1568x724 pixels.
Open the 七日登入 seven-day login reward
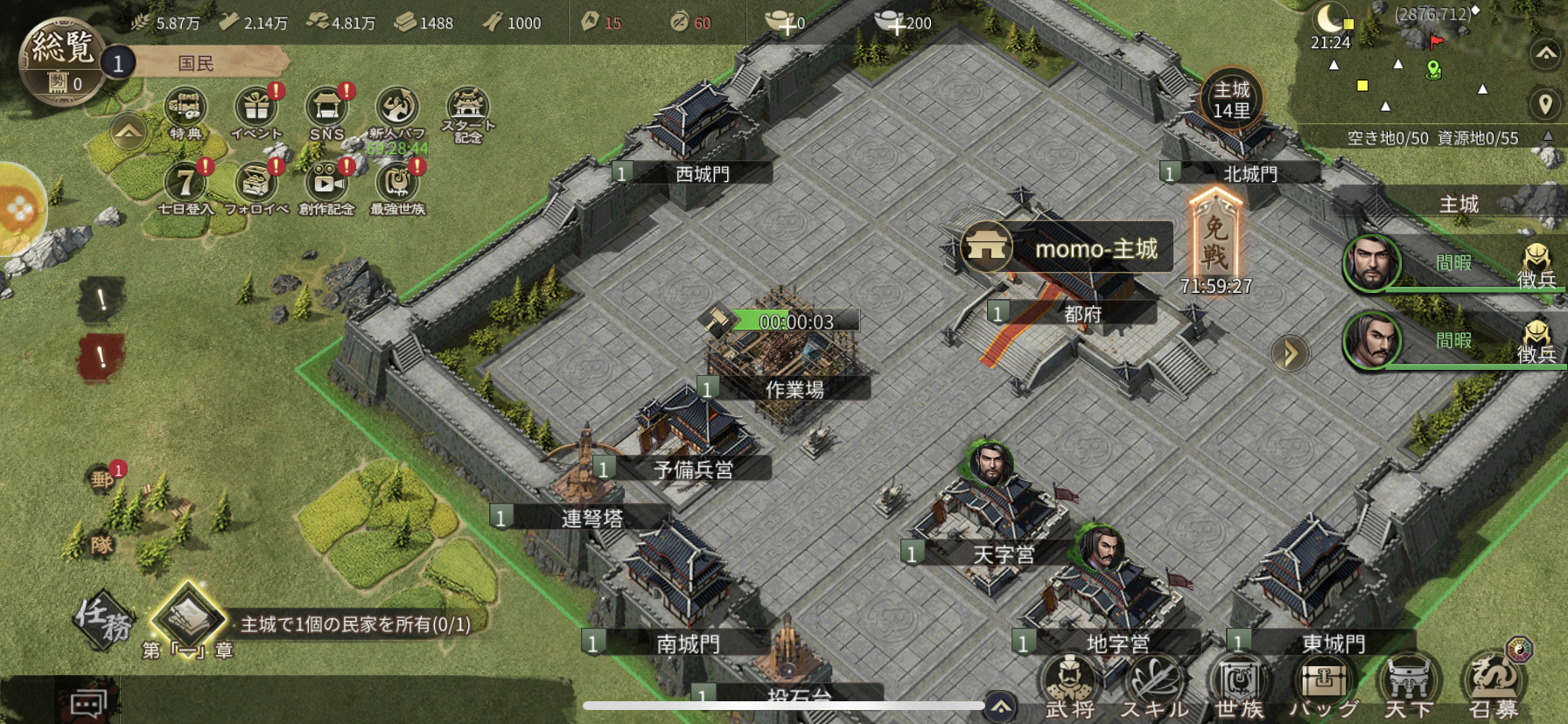[x=185, y=184]
